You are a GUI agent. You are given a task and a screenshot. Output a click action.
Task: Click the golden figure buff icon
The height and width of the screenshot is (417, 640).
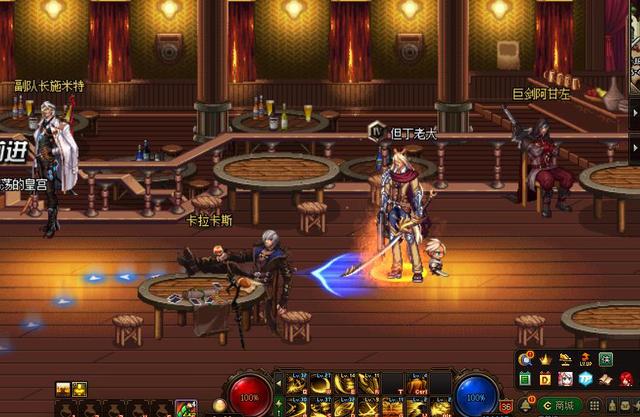pyautogui.click(x=80, y=389)
